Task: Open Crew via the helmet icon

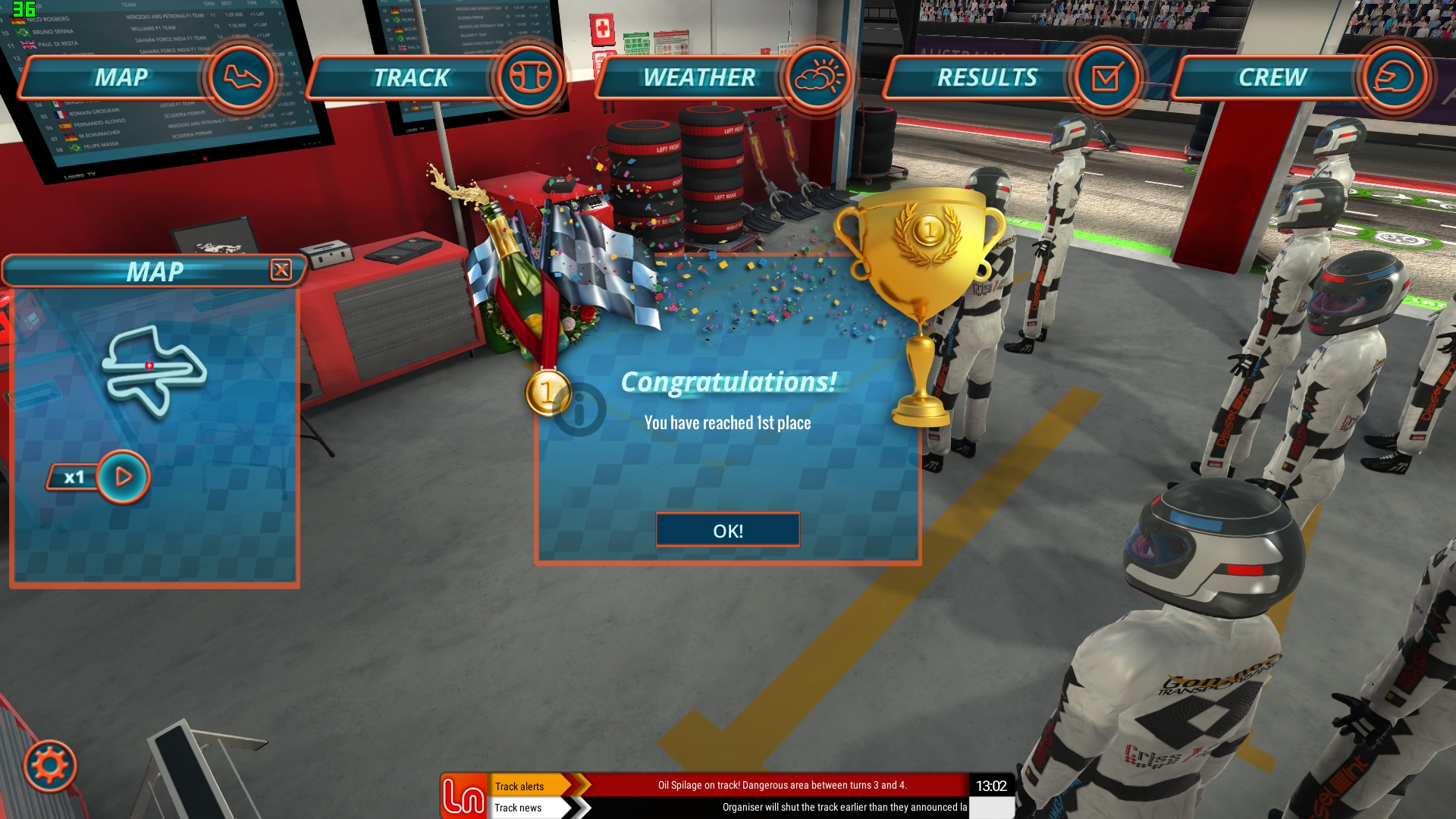Action: (1395, 76)
